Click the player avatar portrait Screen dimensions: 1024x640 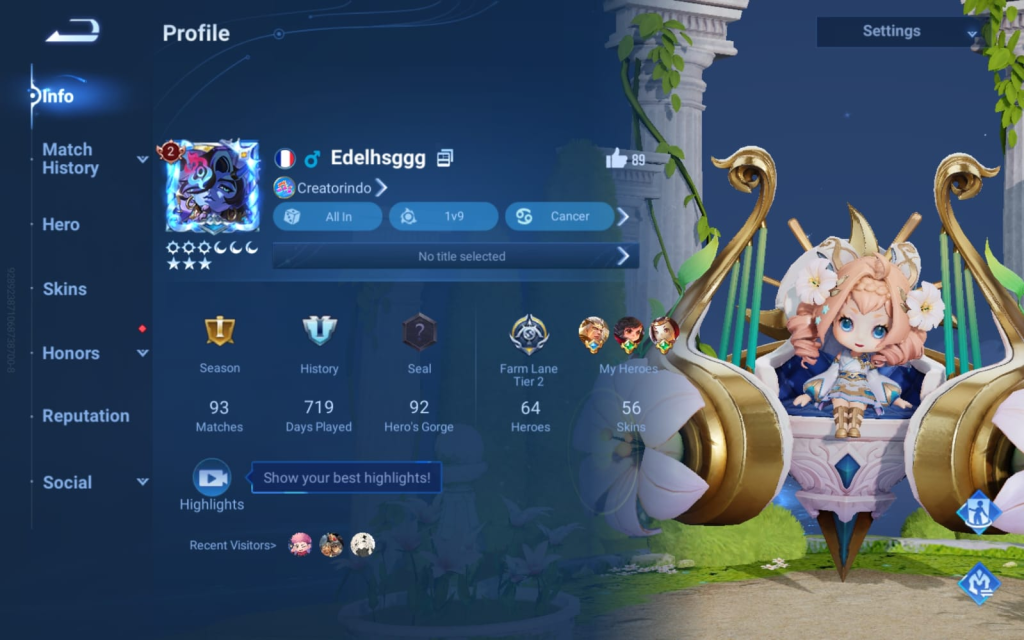212,187
